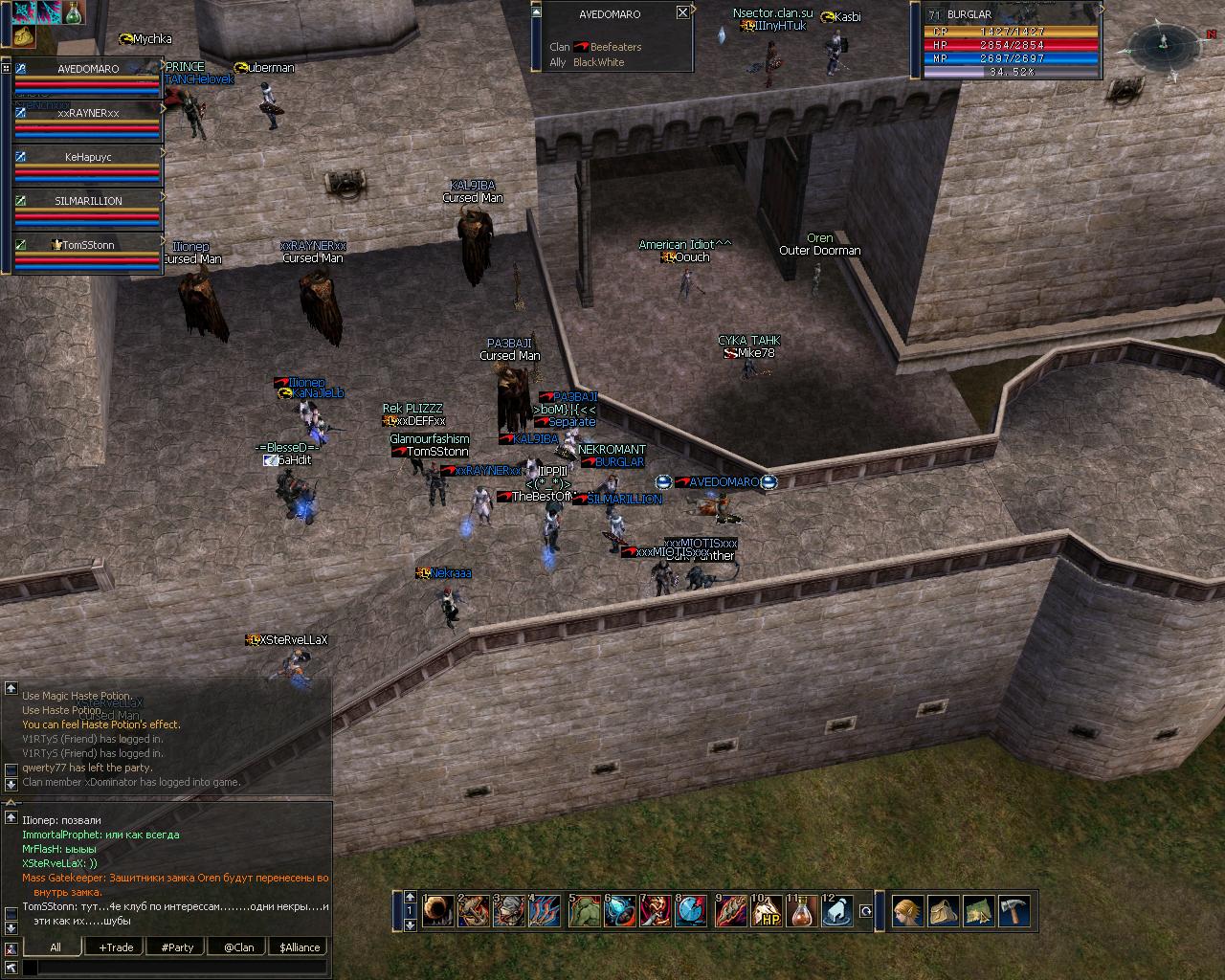Open the character status face icon
The image size is (1225, 980).
pyautogui.click(x=907, y=911)
